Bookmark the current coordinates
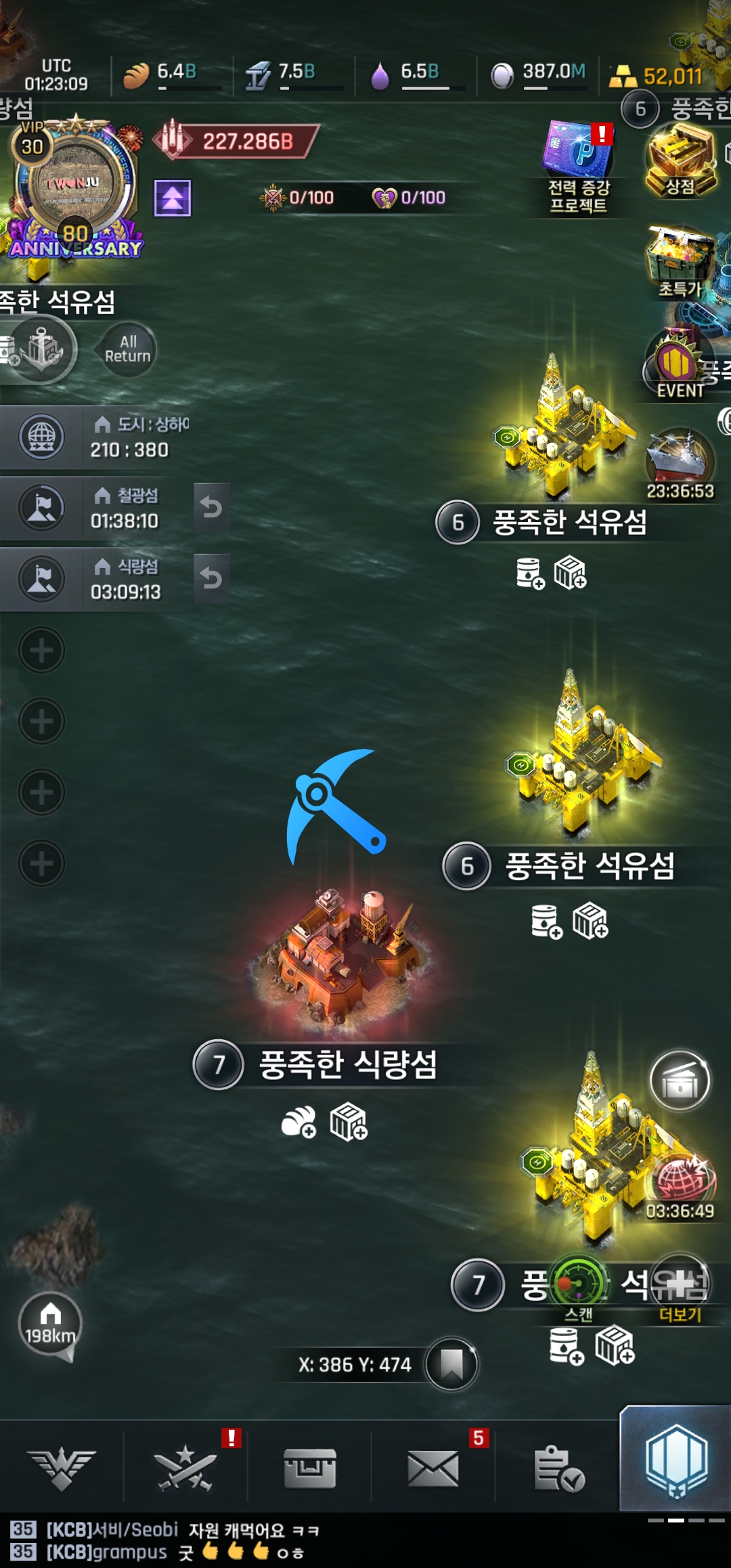The height and width of the screenshot is (1568, 731). (451, 1364)
